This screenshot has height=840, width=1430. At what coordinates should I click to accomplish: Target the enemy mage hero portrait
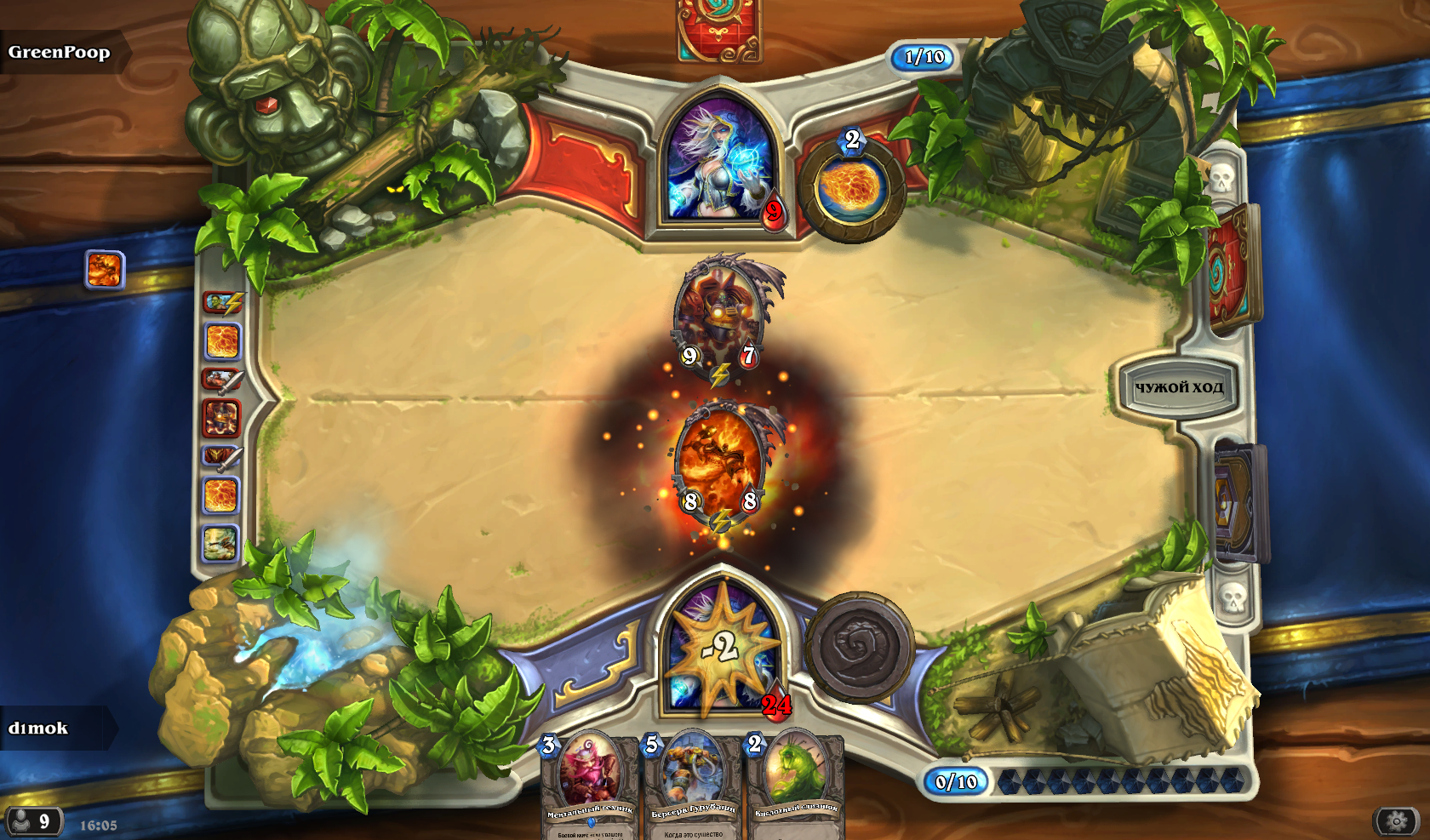pos(721,163)
